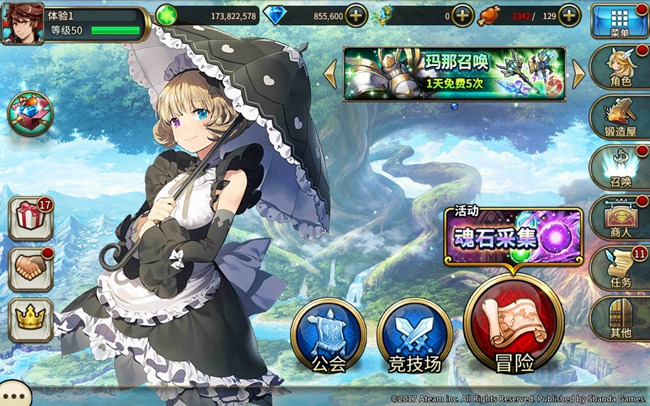Go to the 锻造屋 forge
Viewport: 650px width, 406px height.
coord(620,118)
